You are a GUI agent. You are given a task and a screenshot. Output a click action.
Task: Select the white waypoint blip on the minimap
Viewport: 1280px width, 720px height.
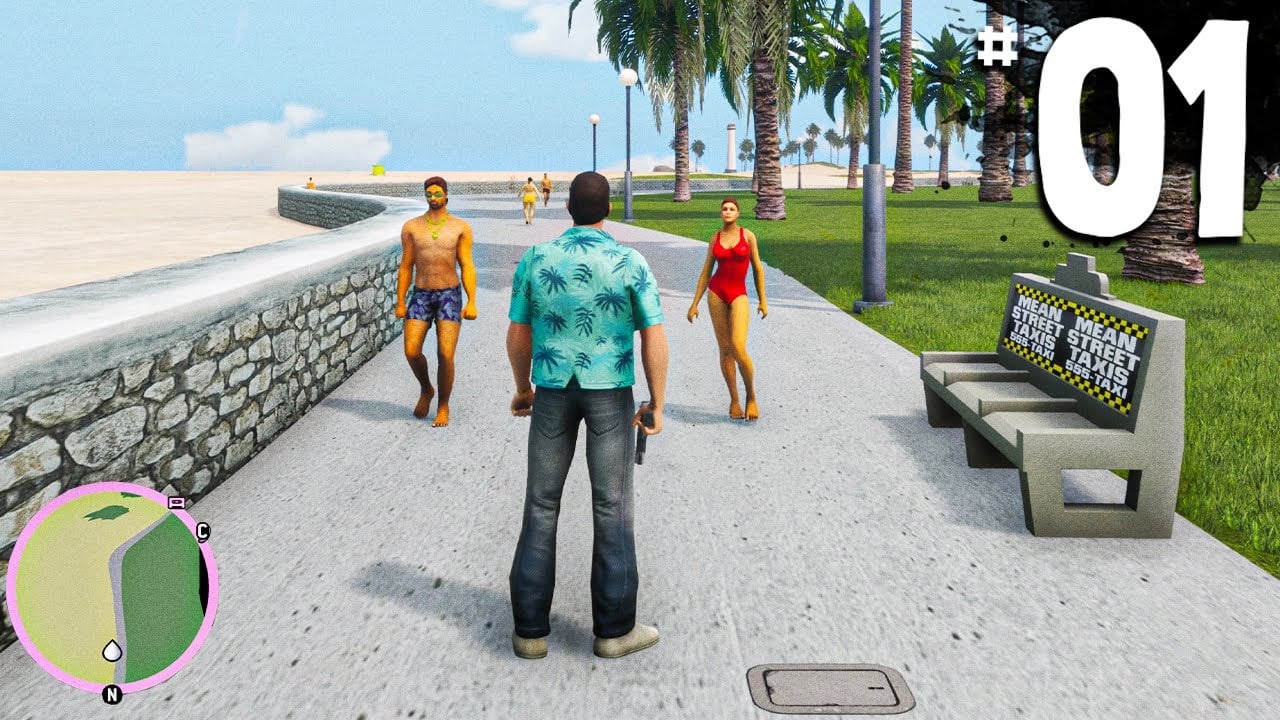pos(112,649)
